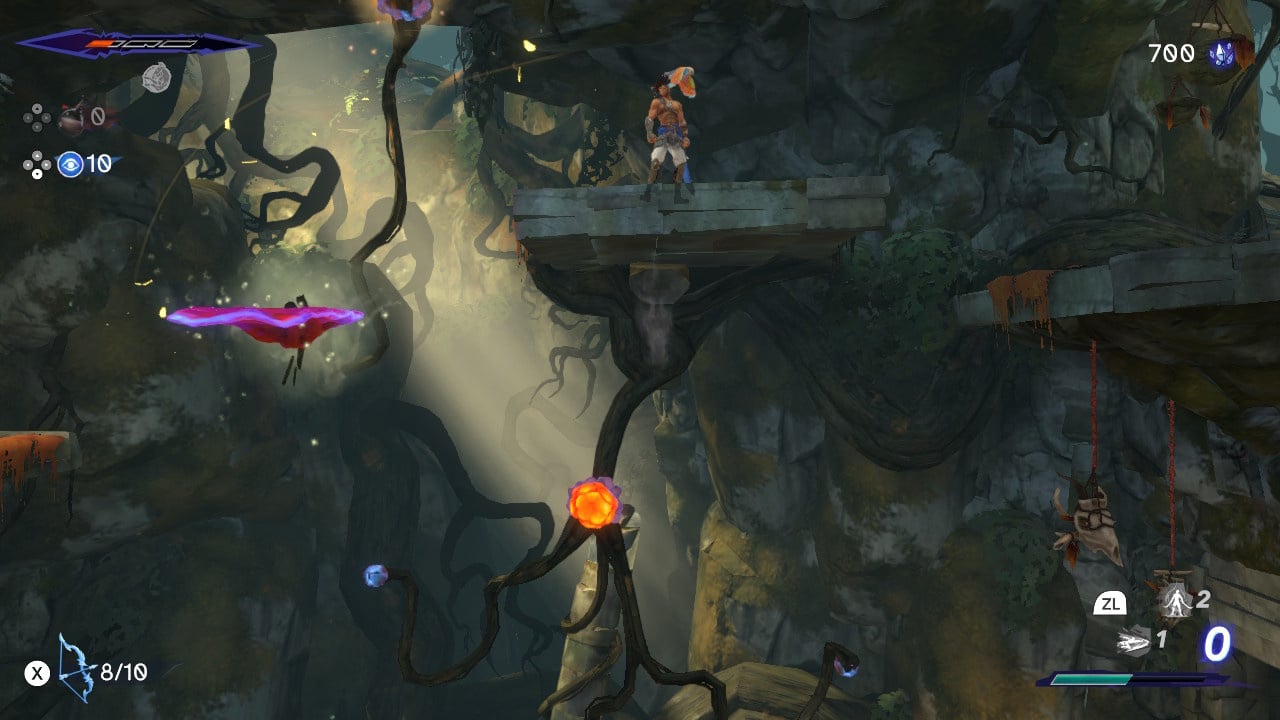The image size is (1280, 720).
Task: Select the healing potion flask icon
Action: 72,119
